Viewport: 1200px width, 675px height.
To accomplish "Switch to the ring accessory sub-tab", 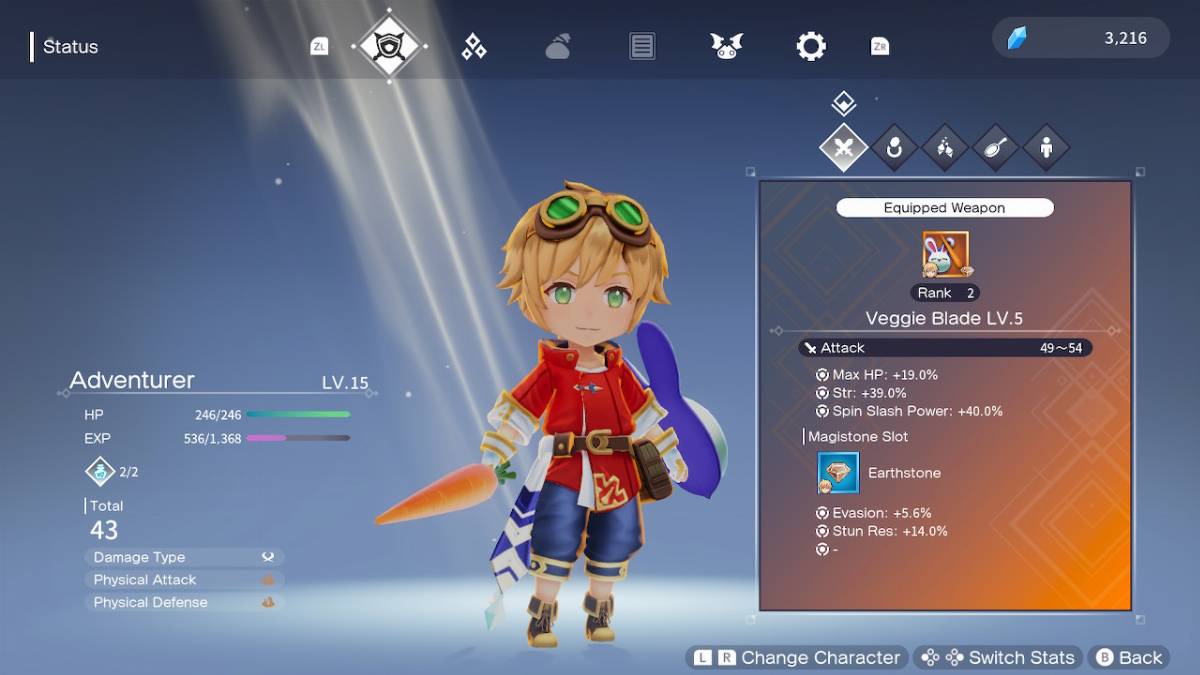I will 894,149.
